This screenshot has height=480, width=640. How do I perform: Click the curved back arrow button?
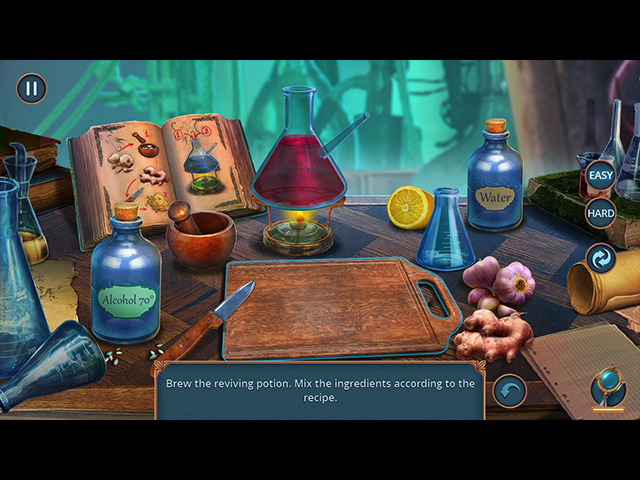point(510,391)
